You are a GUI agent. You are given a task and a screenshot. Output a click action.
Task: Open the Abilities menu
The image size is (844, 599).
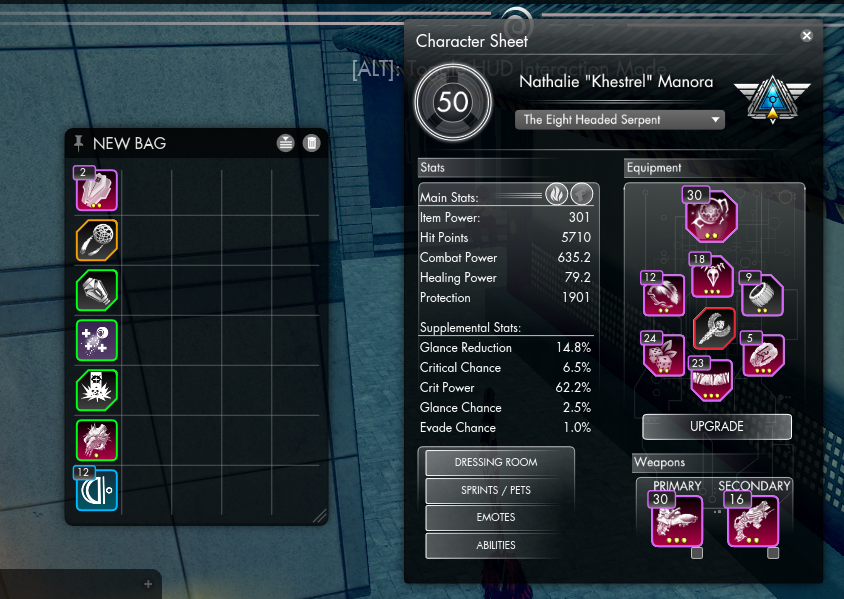coord(496,545)
